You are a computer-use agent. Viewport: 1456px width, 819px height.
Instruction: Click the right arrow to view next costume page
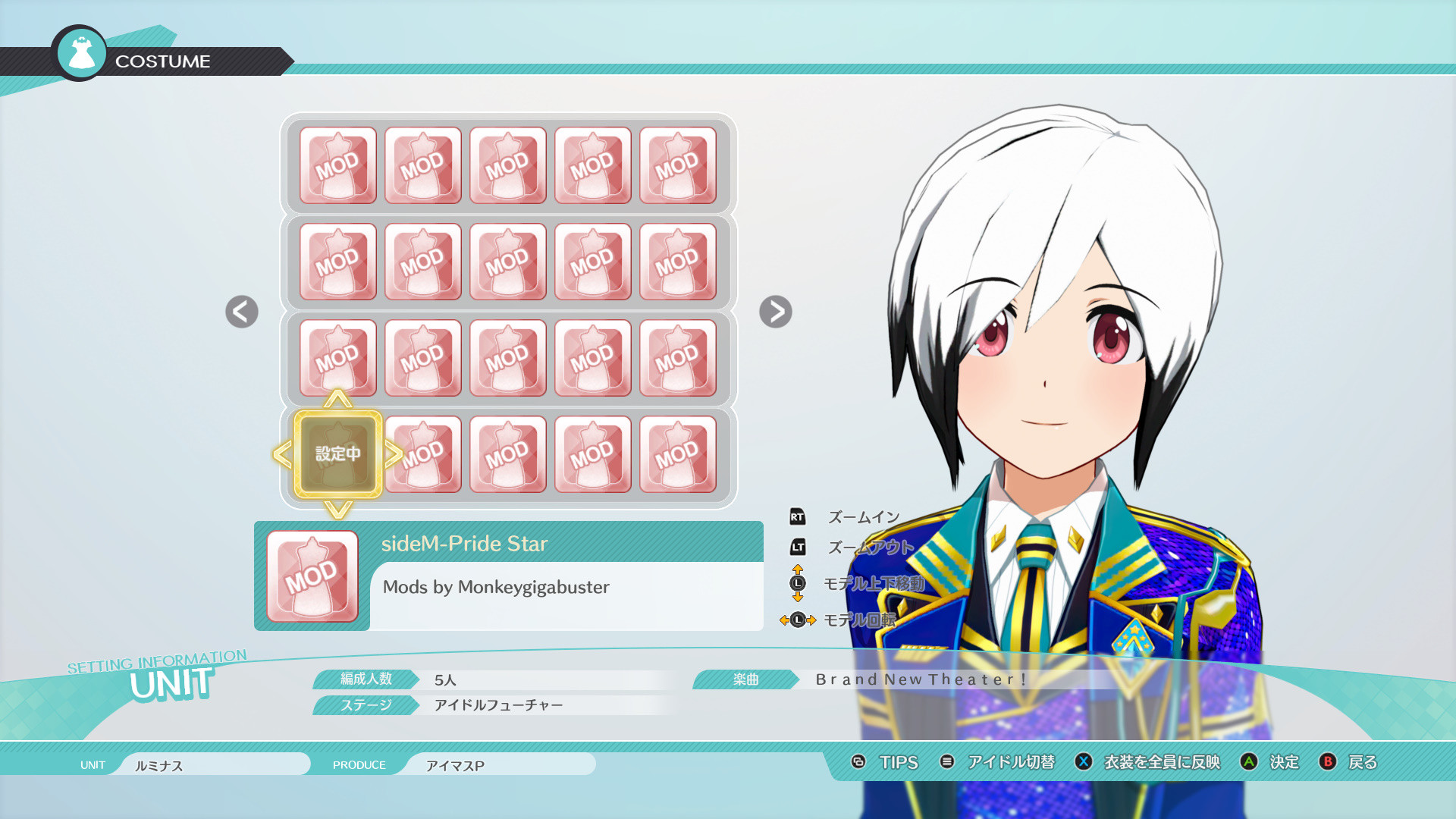click(x=775, y=312)
